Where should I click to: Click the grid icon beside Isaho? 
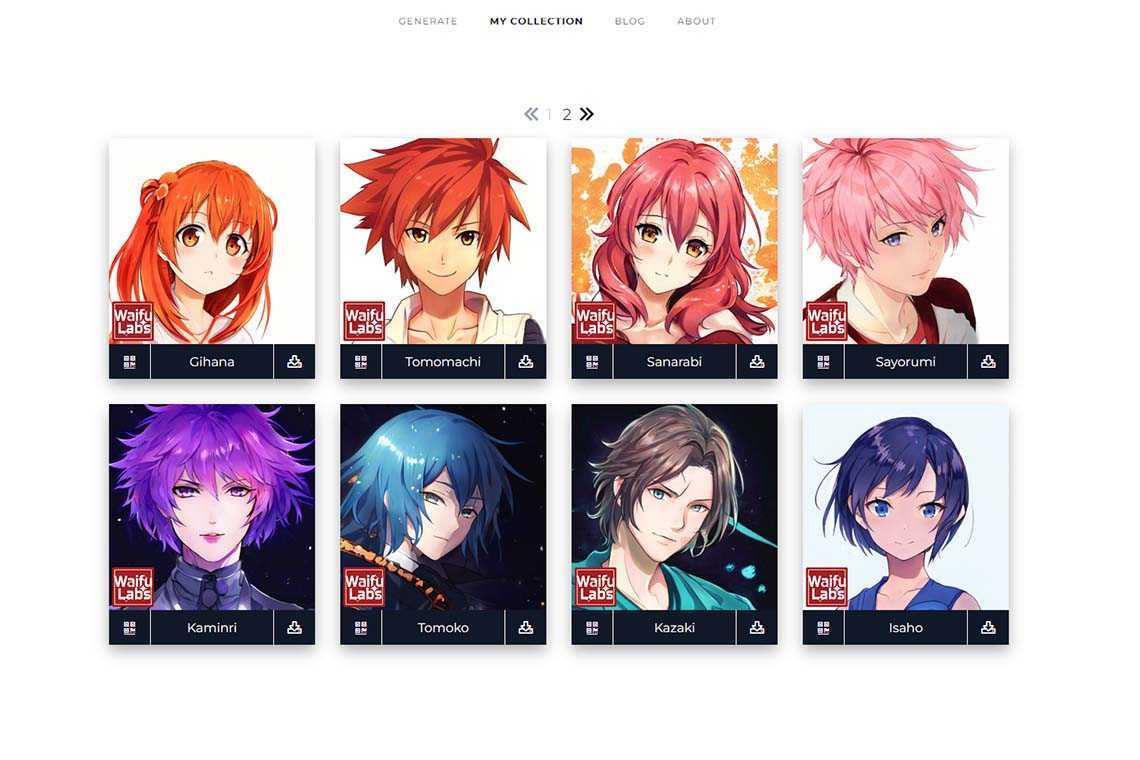point(824,628)
